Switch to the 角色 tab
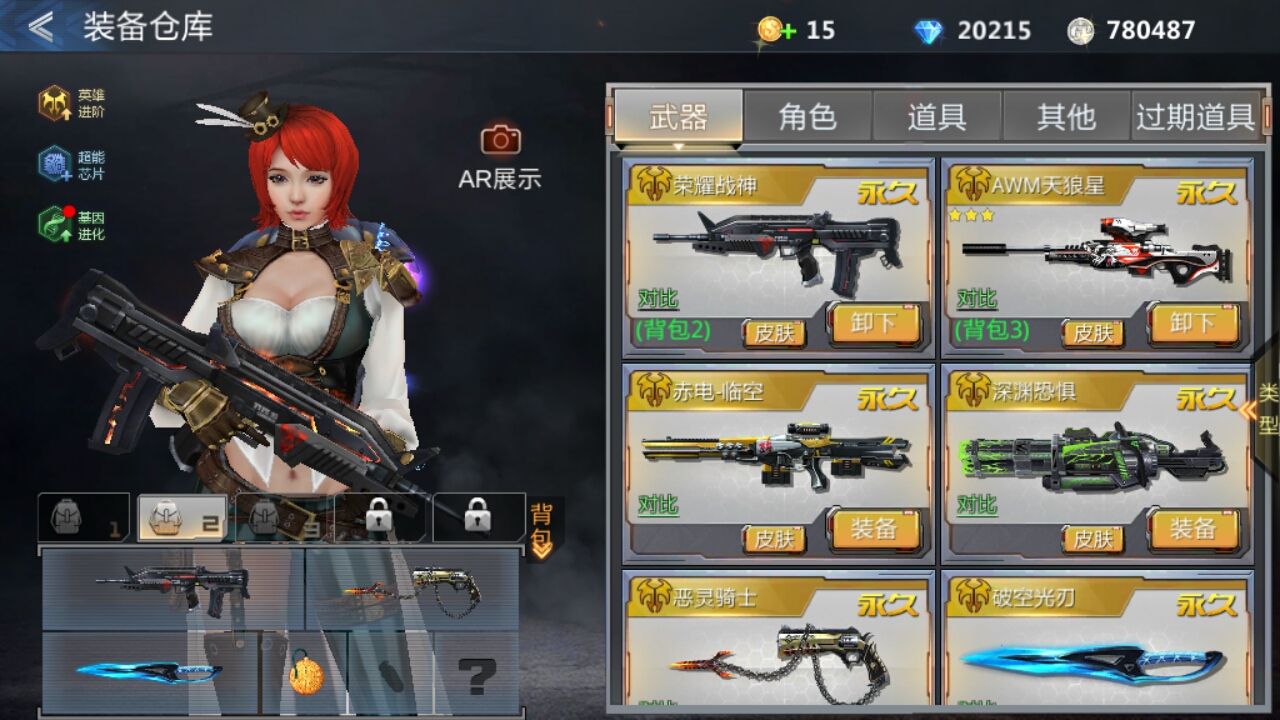1280x720 pixels. (x=807, y=117)
